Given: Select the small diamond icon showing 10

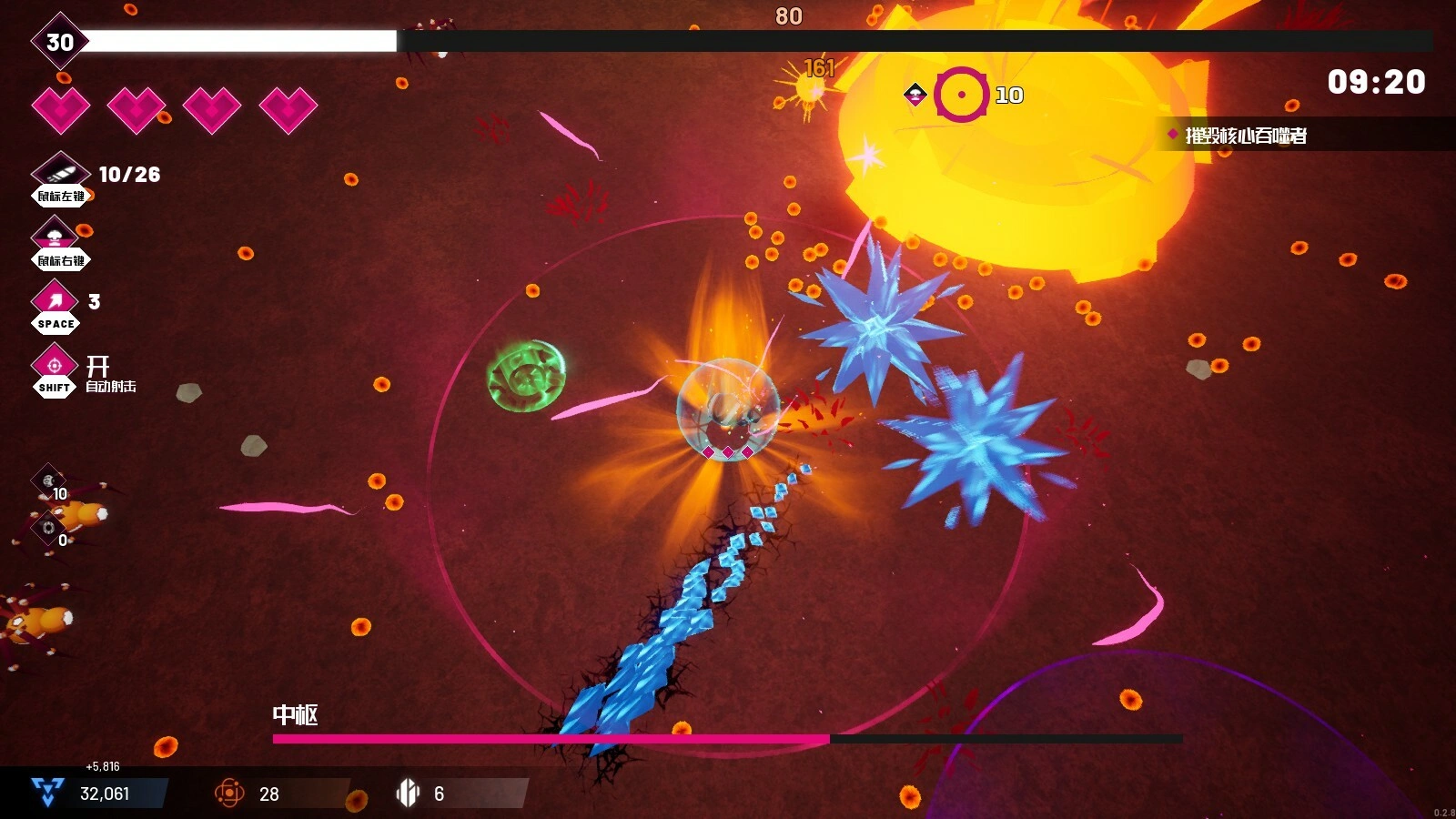Looking at the screenshot, I should click(x=48, y=480).
